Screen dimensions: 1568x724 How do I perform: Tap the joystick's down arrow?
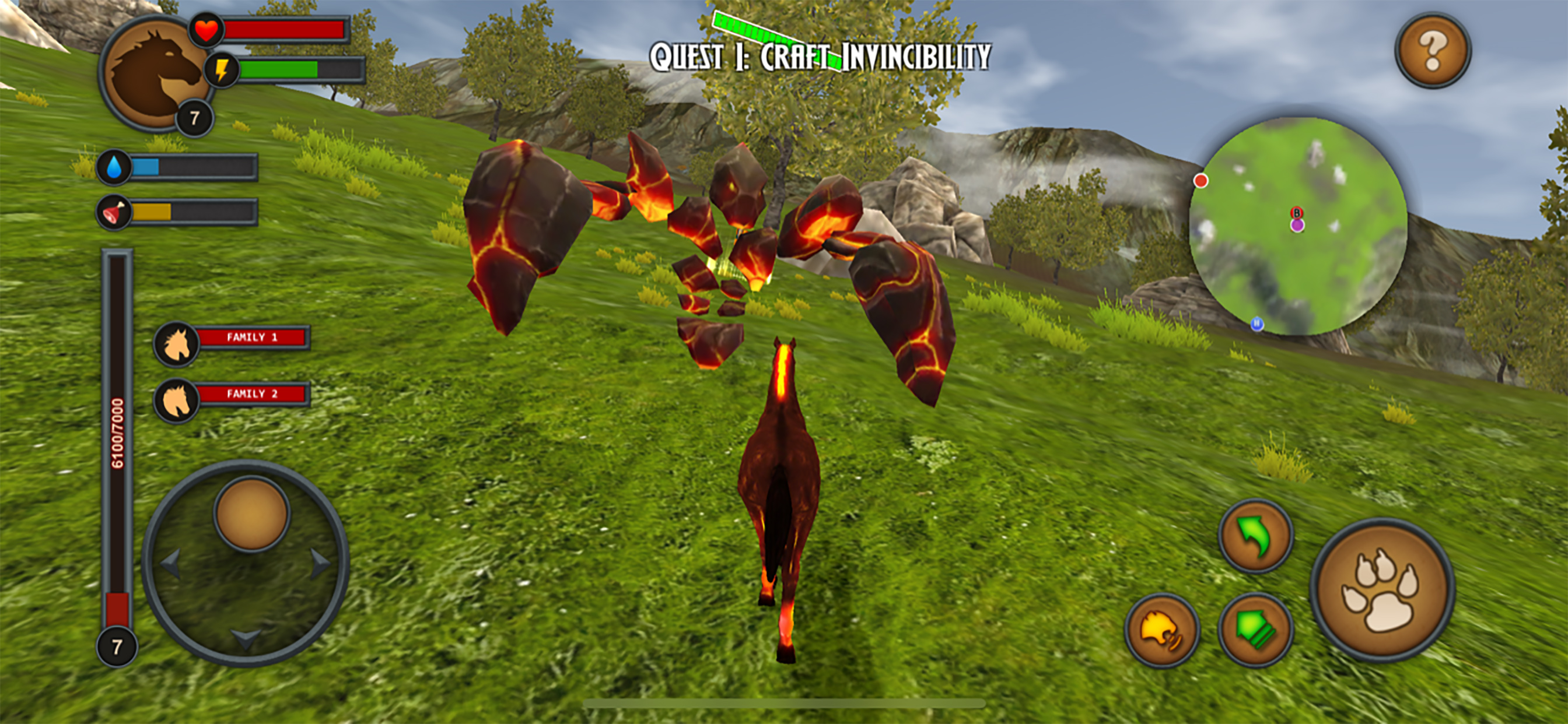(246, 639)
